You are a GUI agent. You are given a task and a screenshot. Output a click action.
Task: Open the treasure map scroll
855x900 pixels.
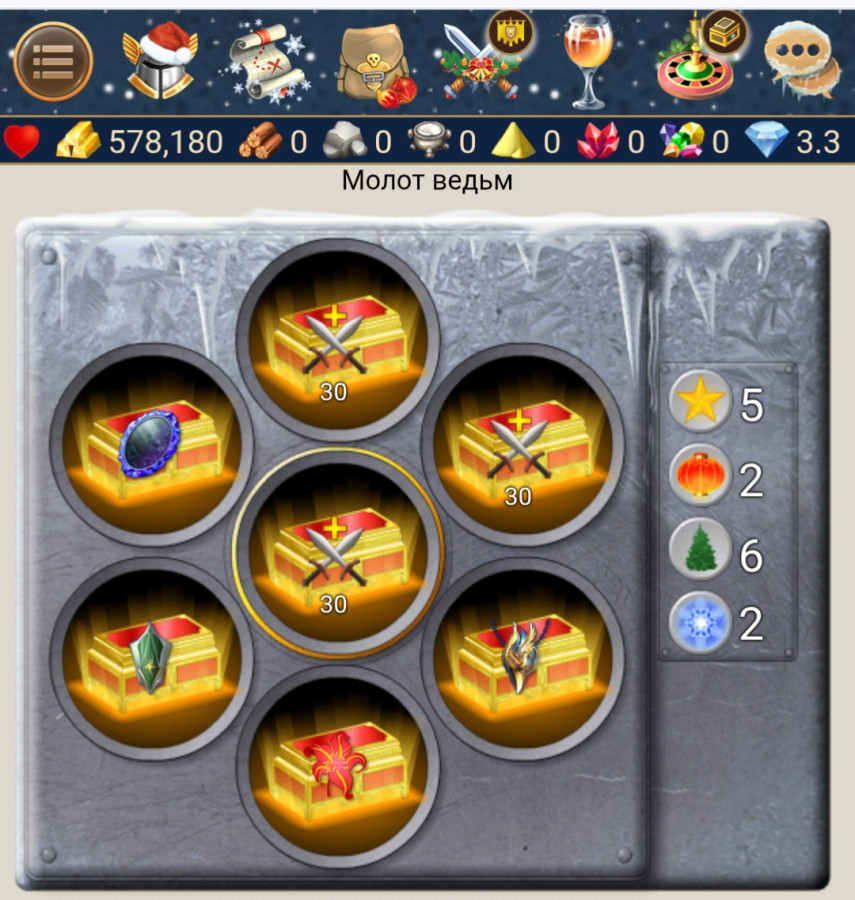[x=264, y=62]
